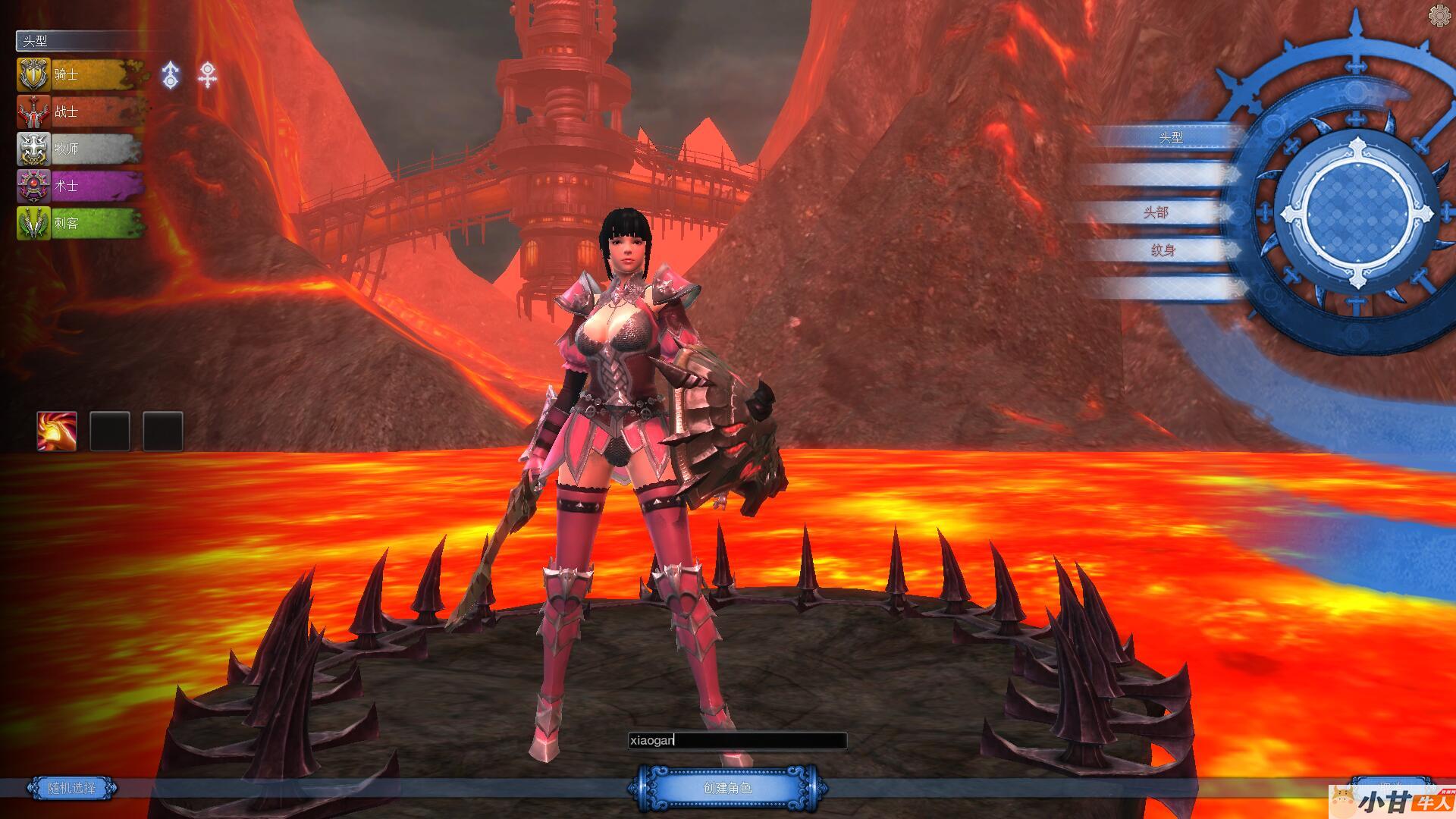Randomize appearance with 随机选择 button
Screen dimensions: 1456x819
72,788
